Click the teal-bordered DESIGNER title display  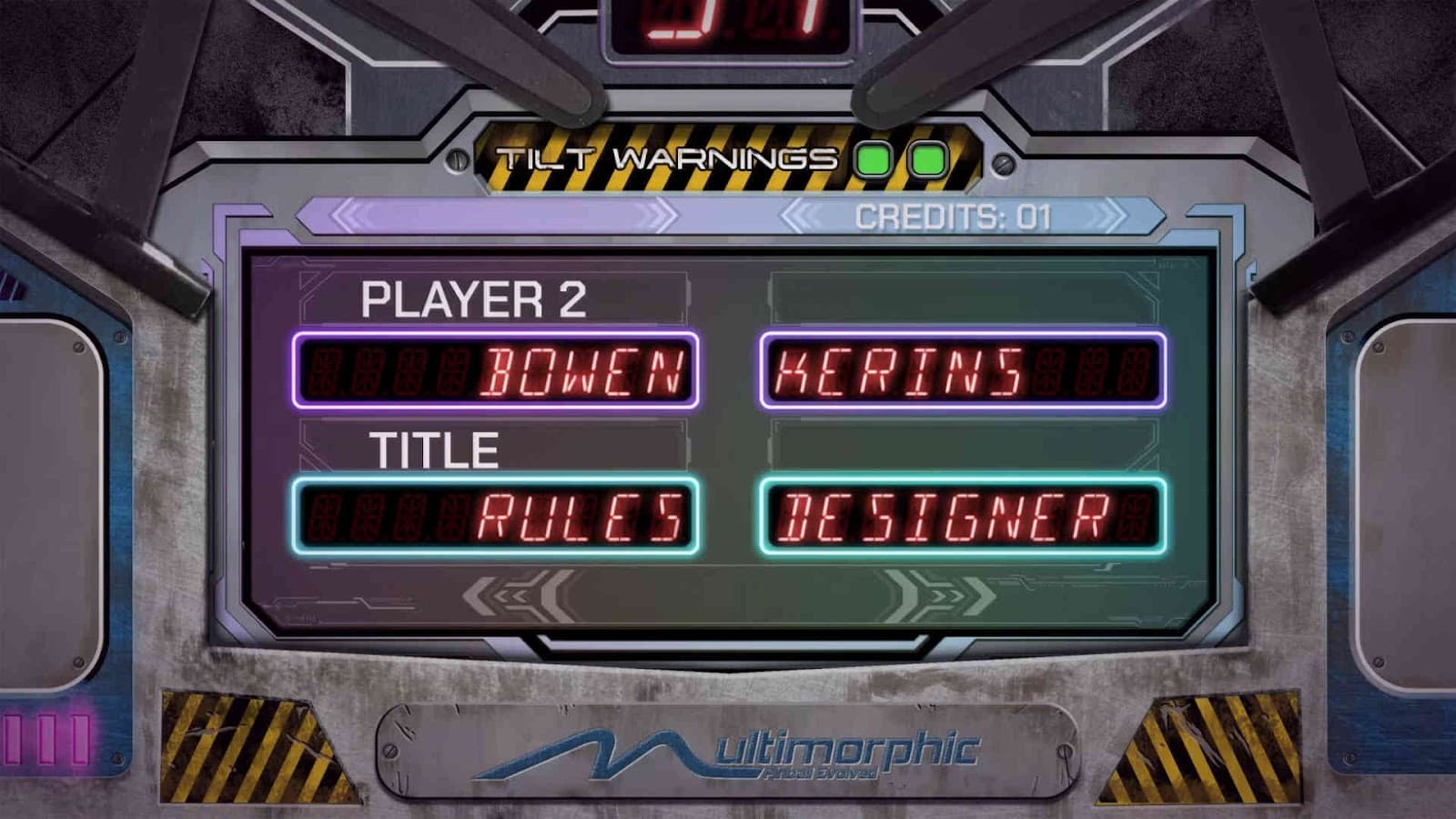[964, 514]
